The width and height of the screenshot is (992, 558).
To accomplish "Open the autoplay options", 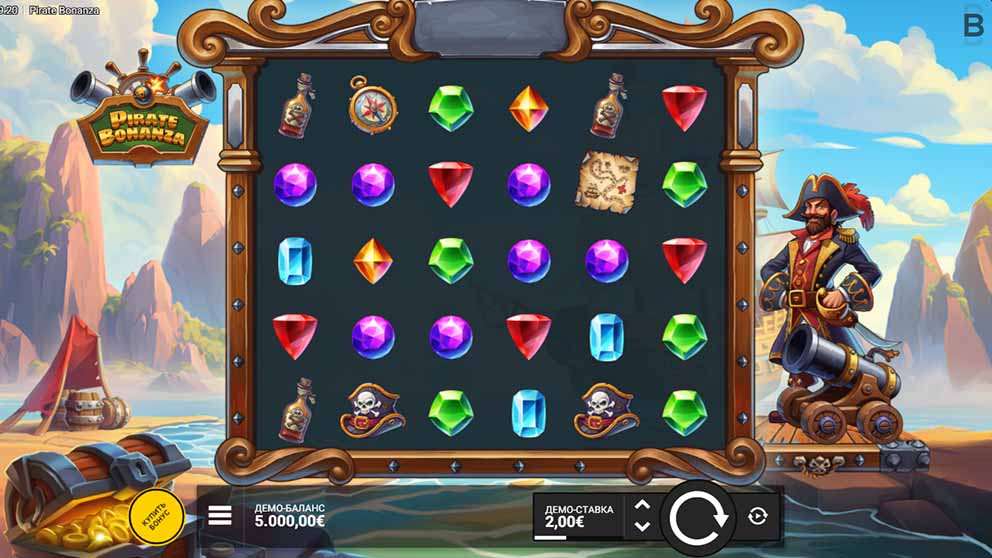I will (757, 516).
